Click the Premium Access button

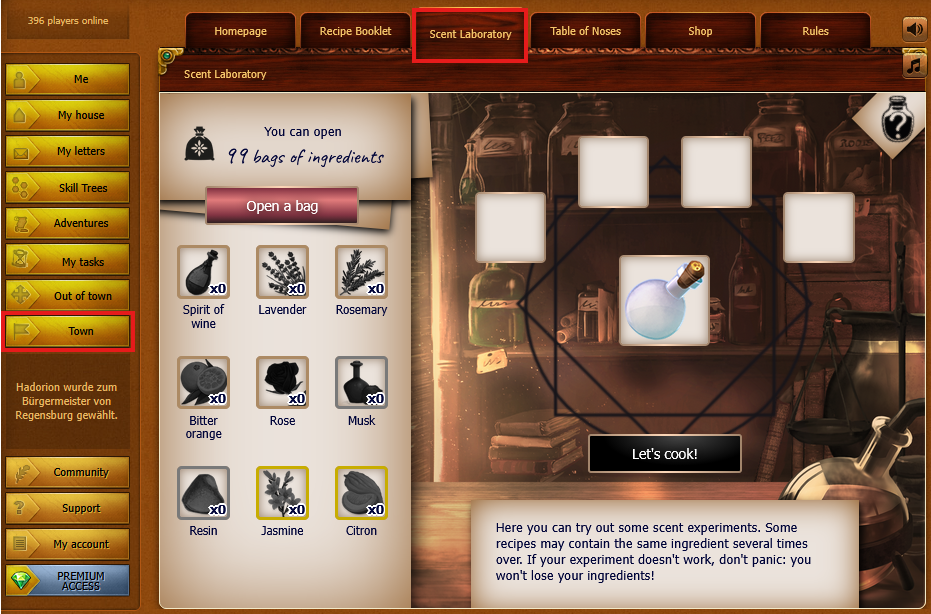click(68, 581)
